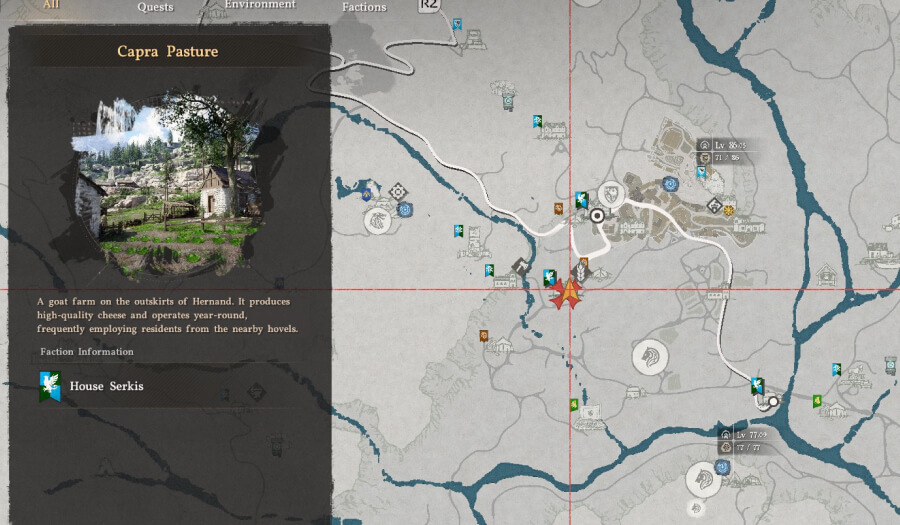Image resolution: width=900 pixels, height=525 pixels.
Task: Click the white crosshair diamond marker
Action: [x=398, y=191]
